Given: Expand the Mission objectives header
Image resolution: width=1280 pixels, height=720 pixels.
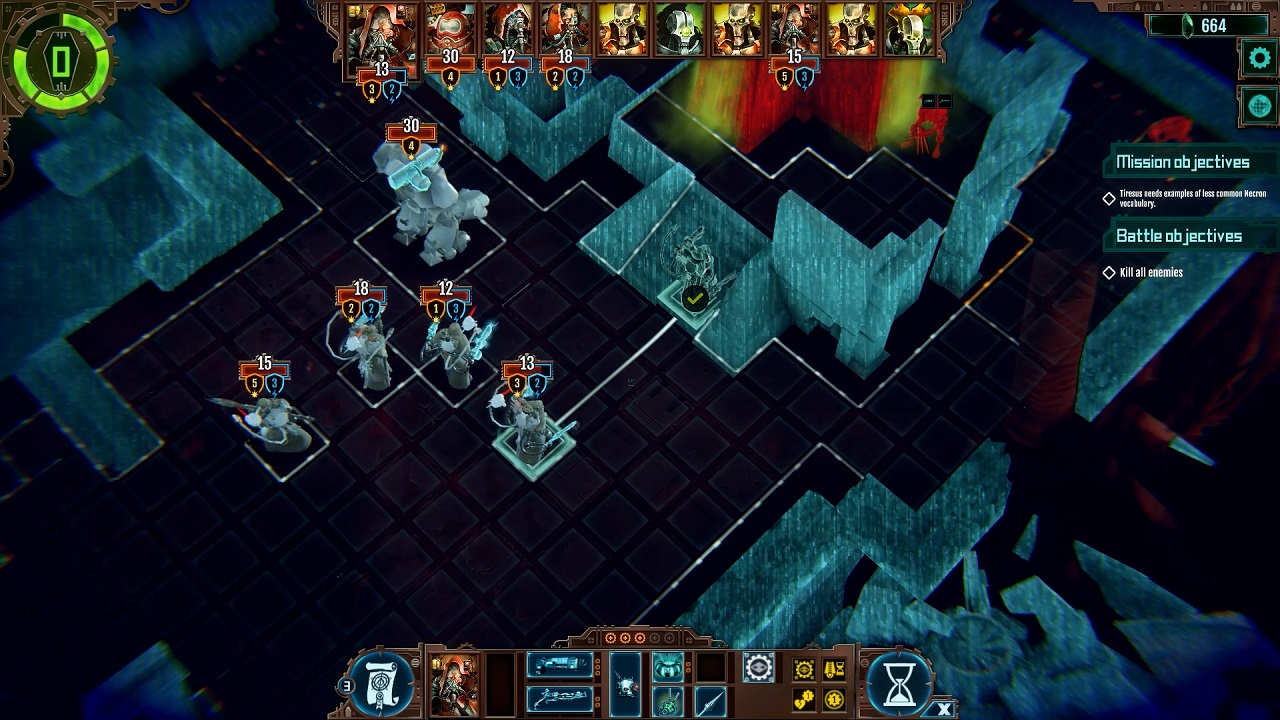Looking at the screenshot, I should click(1182, 162).
